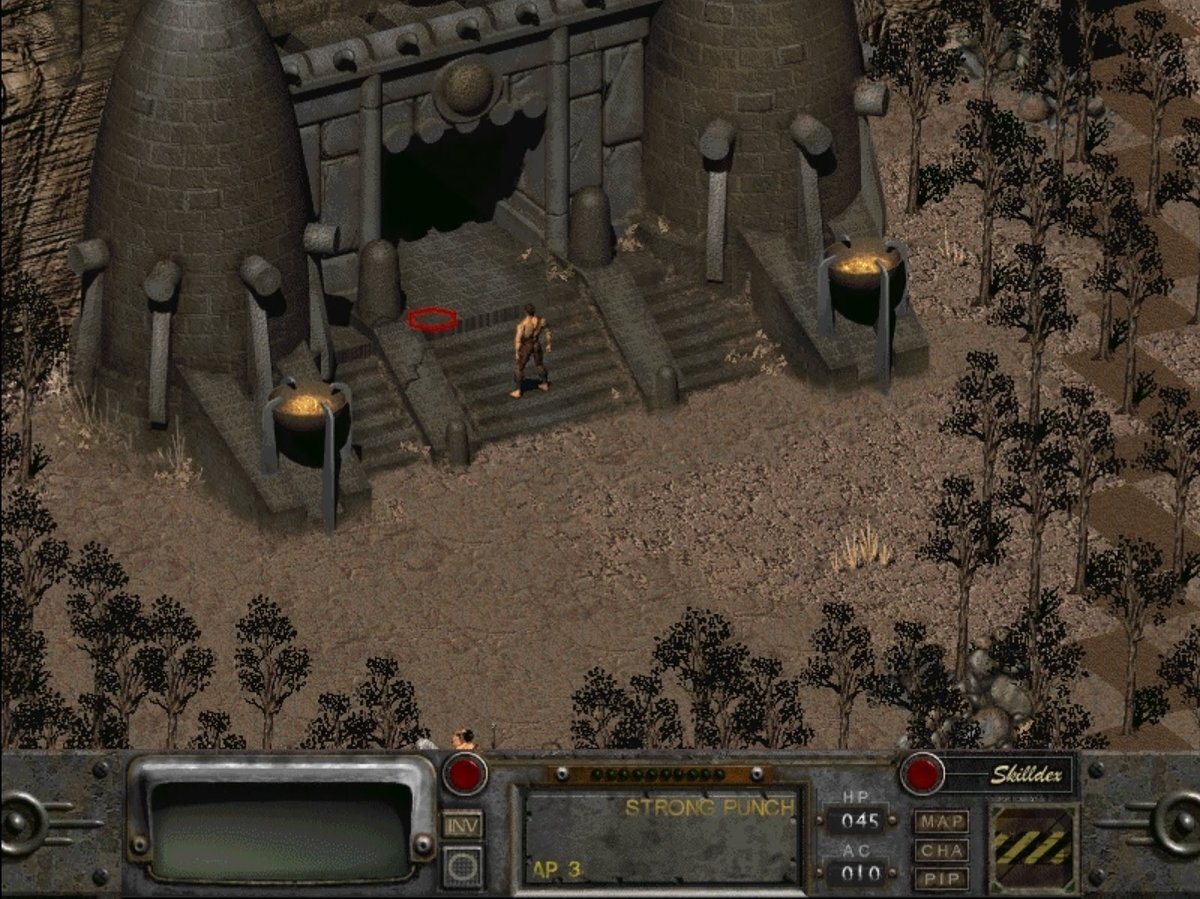
Task: Open the Skilldex with its red button
Action: (922, 774)
